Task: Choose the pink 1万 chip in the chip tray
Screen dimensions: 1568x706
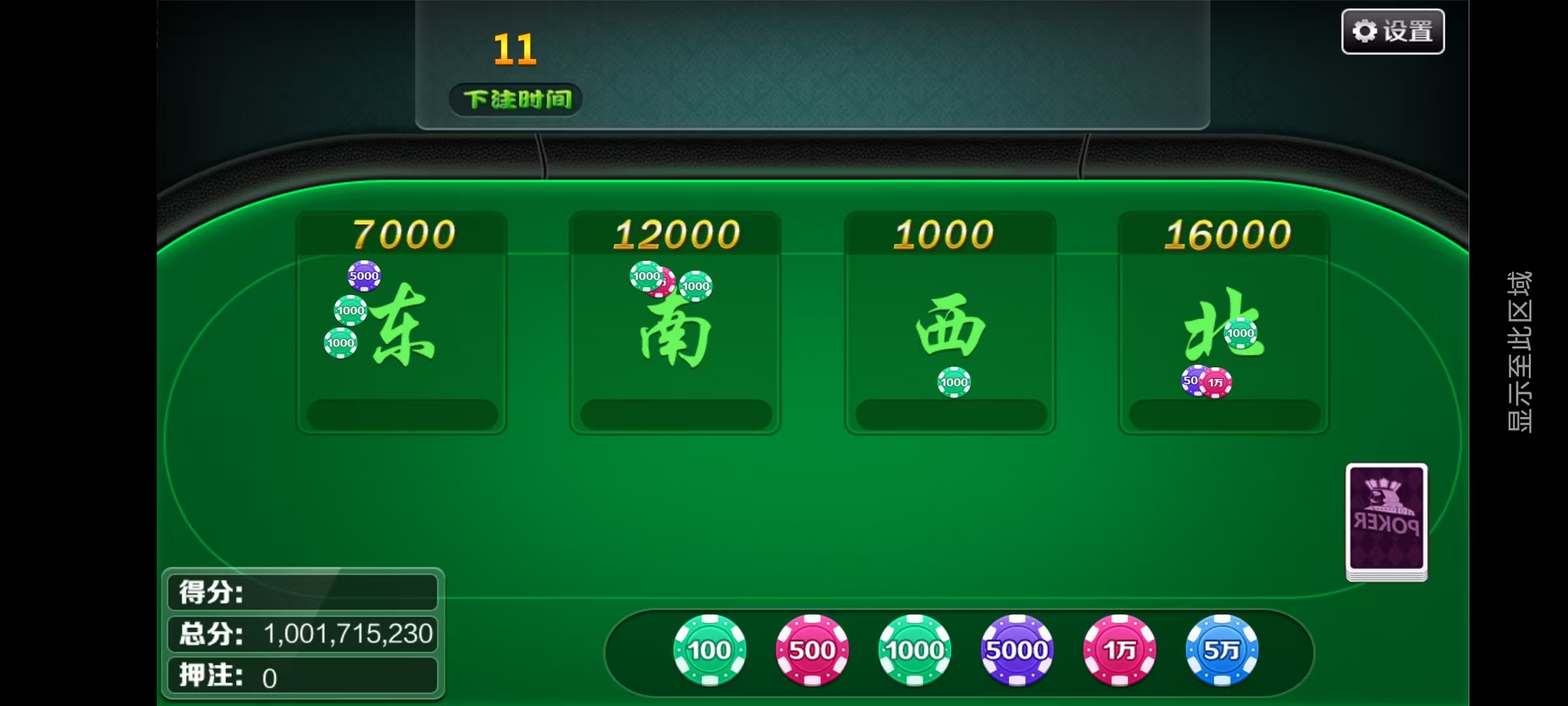Action: pyautogui.click(x=1120, y=650)
